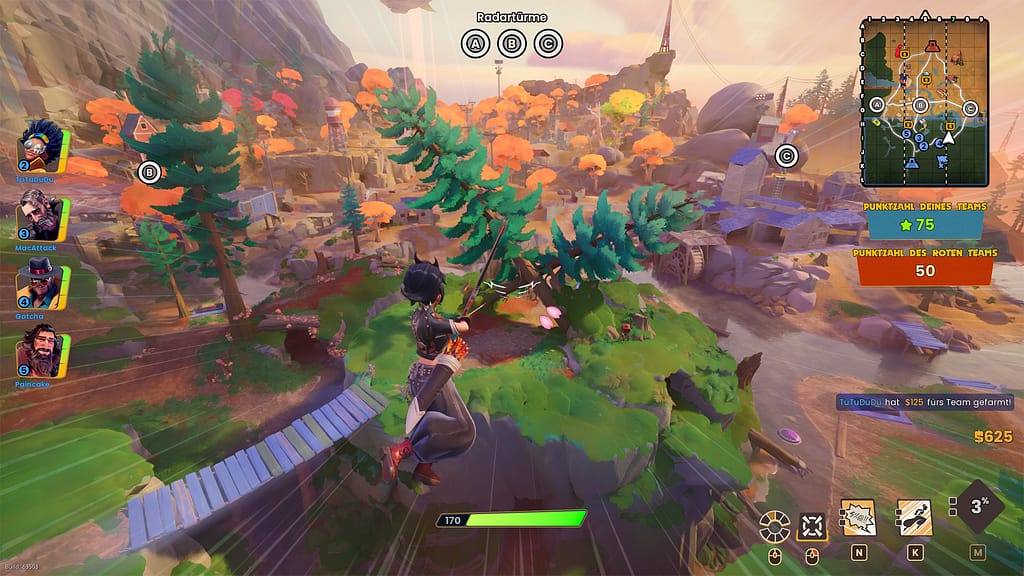The height and width of the screenshot is (576, 1024).
Task: Pick Paincake's teammate portrait
Action: [x=42, y=348]
